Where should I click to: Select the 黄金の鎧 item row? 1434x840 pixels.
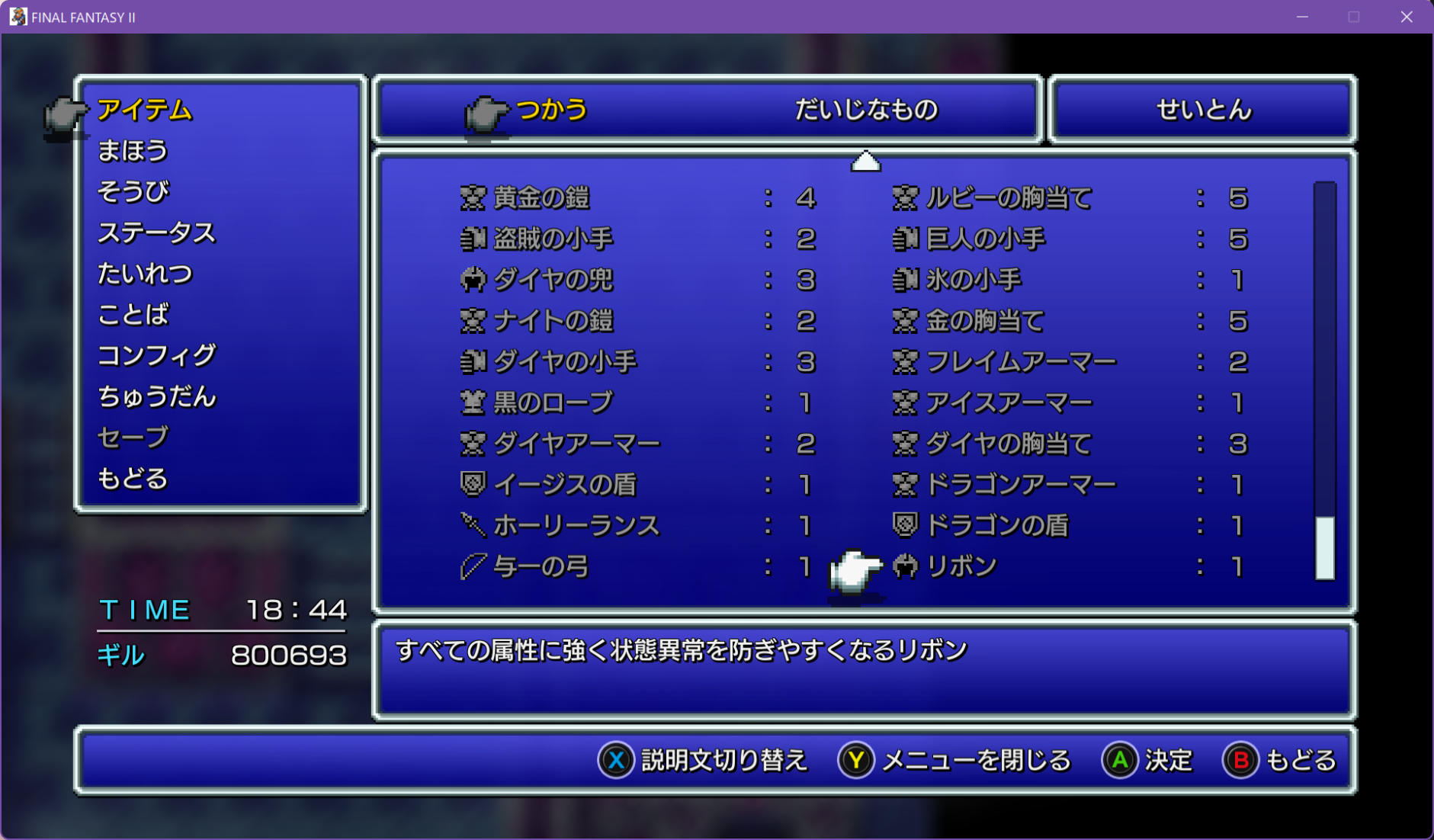tap(541, 198)
